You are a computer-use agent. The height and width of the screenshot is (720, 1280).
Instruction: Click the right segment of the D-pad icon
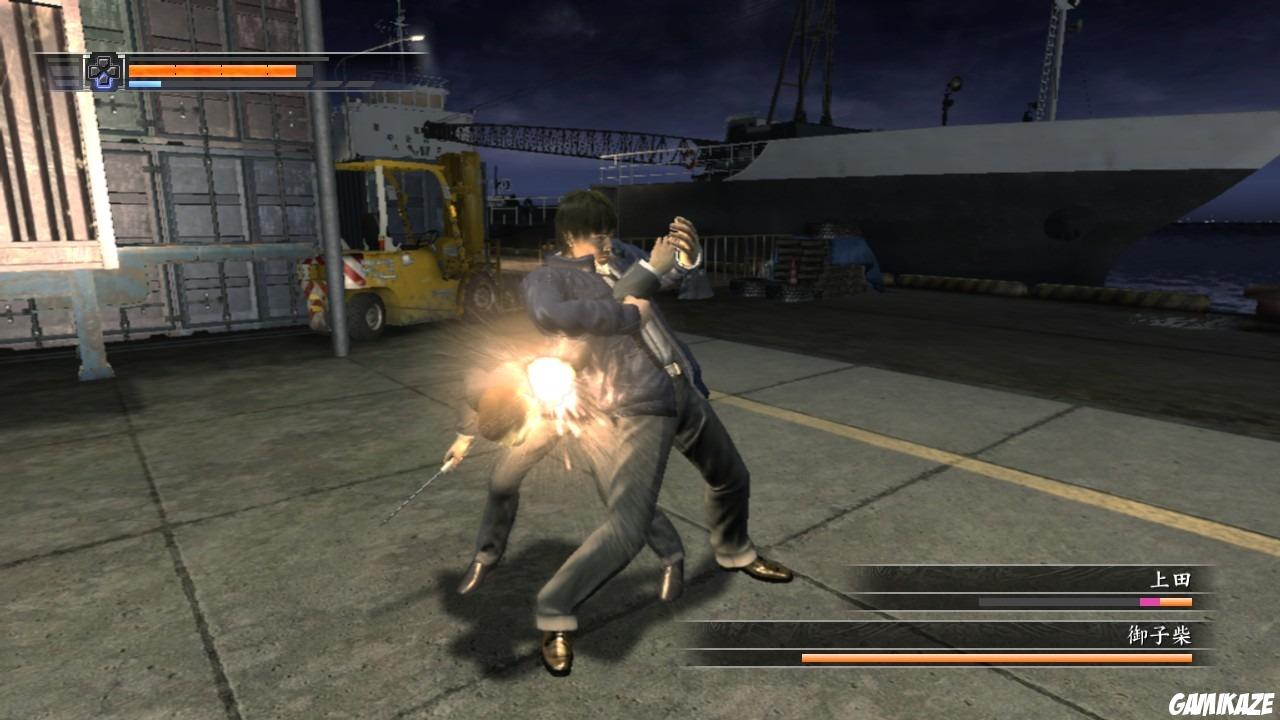point(112,70)
